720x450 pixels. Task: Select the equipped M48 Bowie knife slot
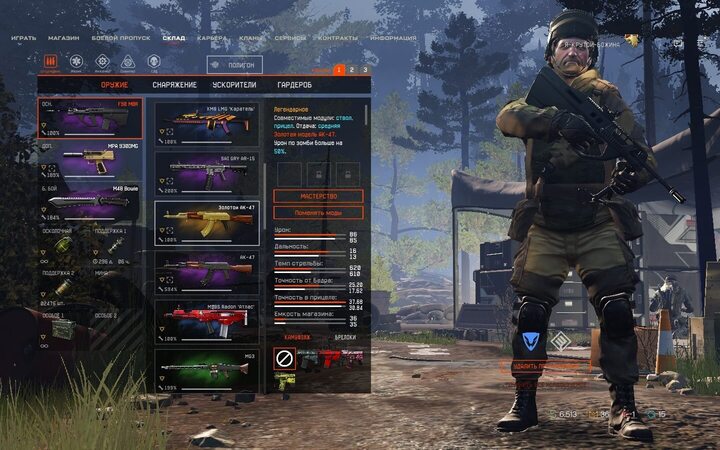(89, 201)
